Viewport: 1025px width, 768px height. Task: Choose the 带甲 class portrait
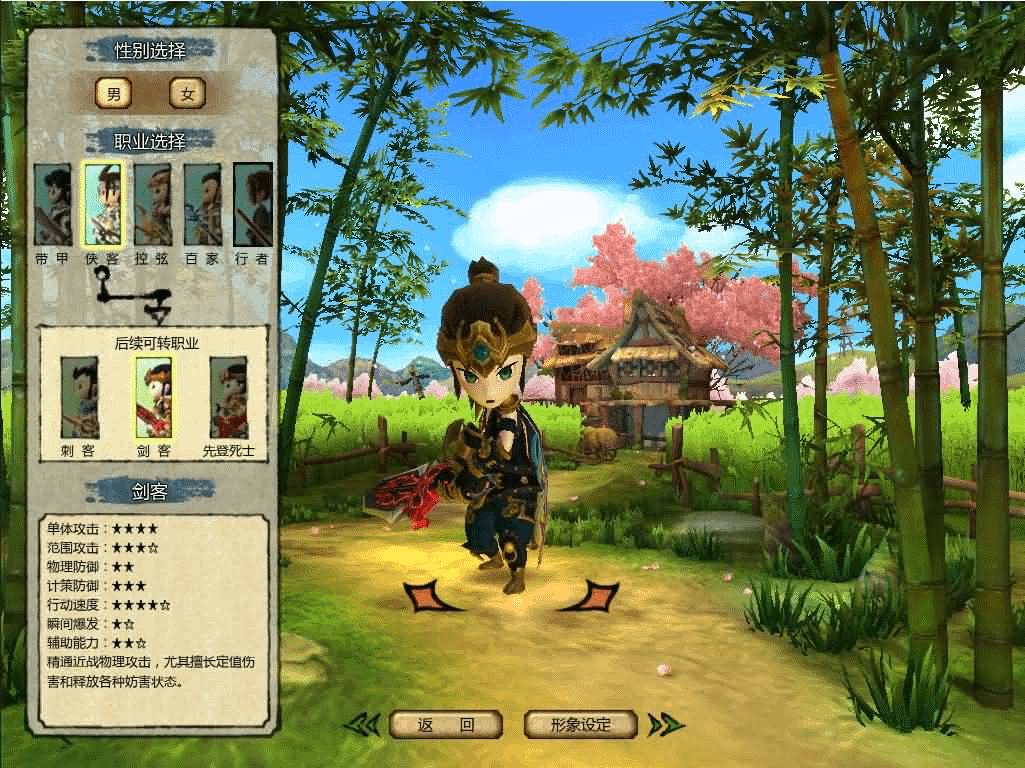coord(53,205)
